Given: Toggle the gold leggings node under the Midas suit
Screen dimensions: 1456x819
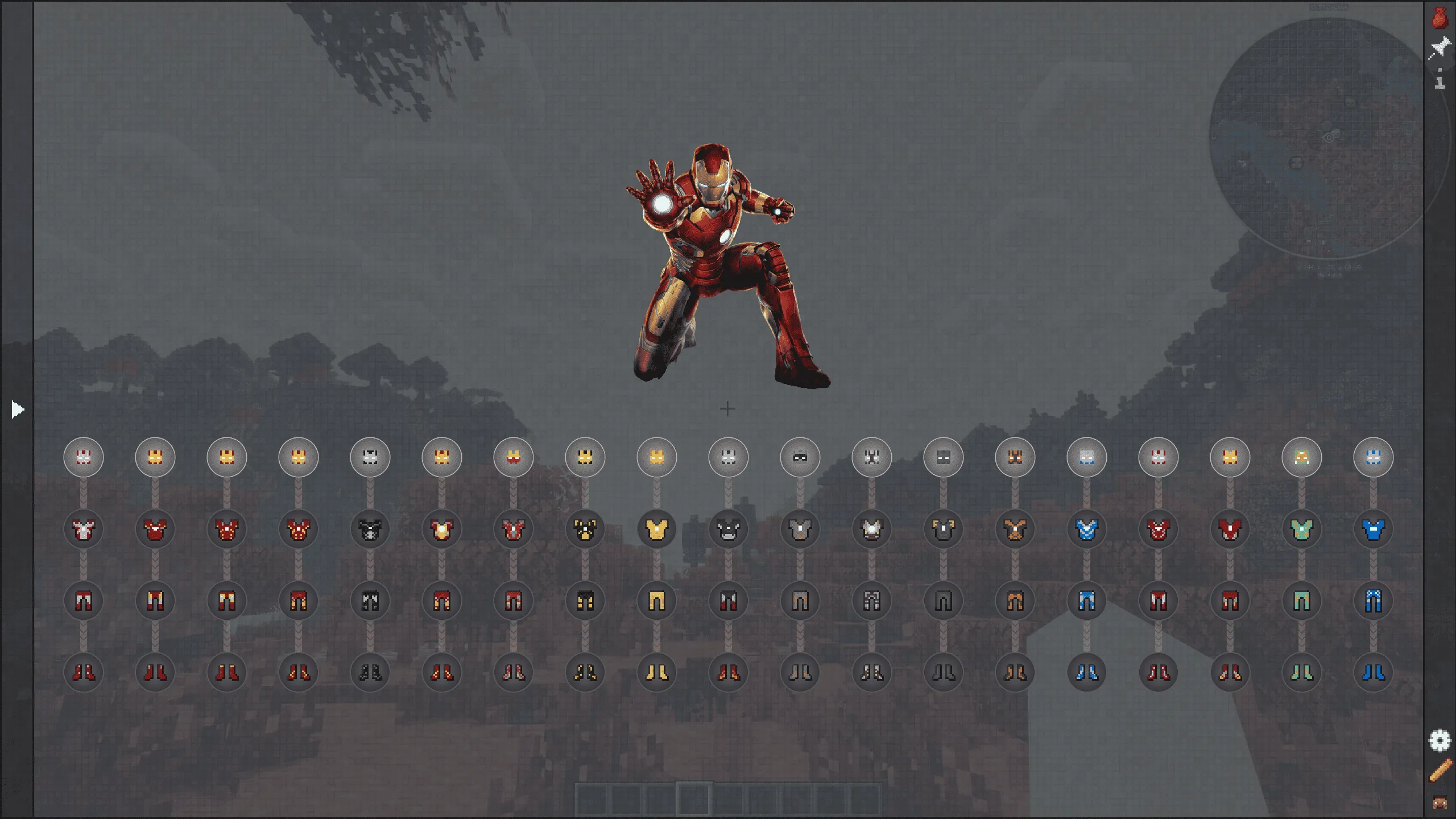Looking at the screenshot, I should 657,601.
